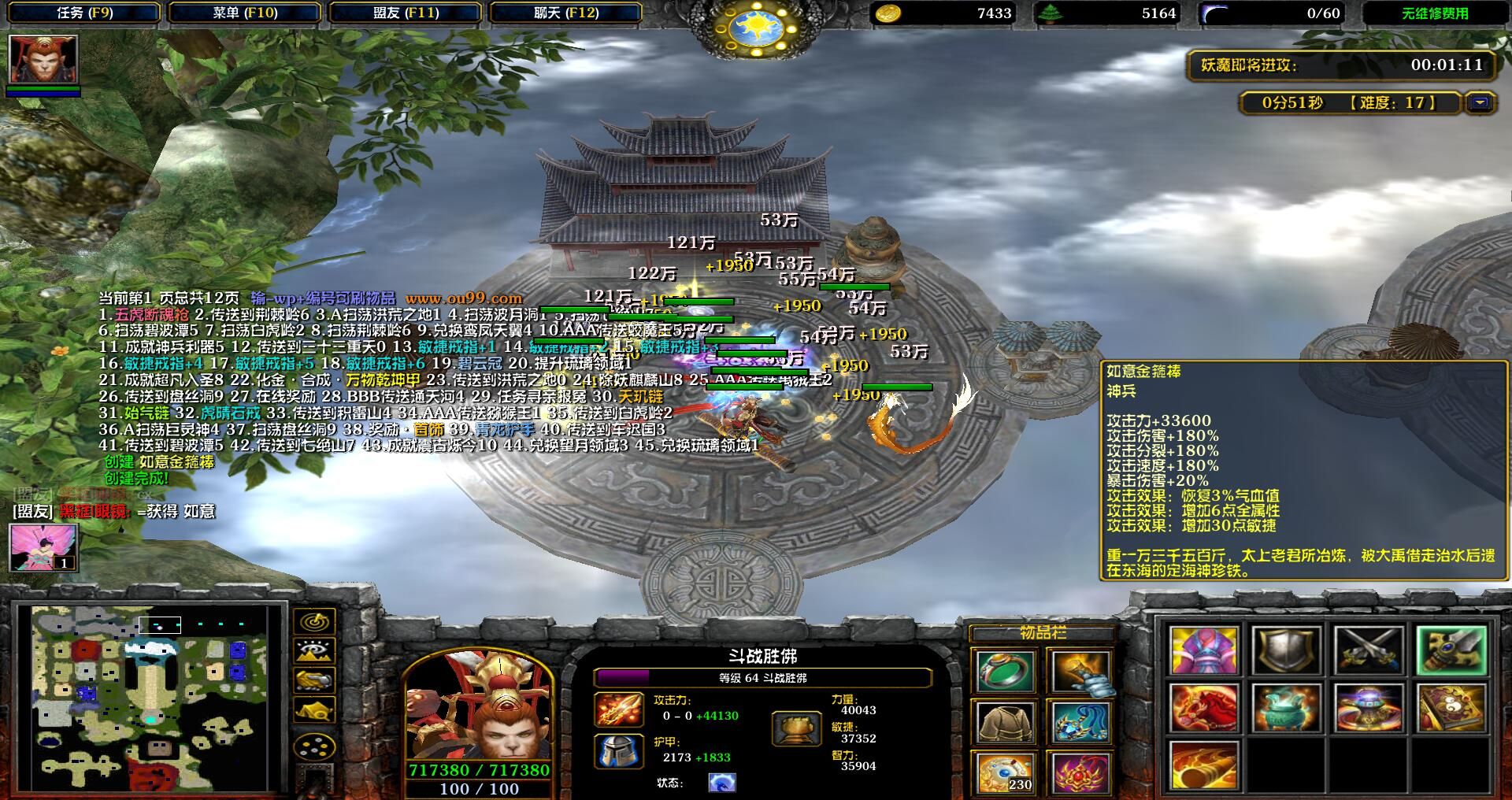
Task: Activate the minimap signal ping button
Action: [x=314, y=622]
